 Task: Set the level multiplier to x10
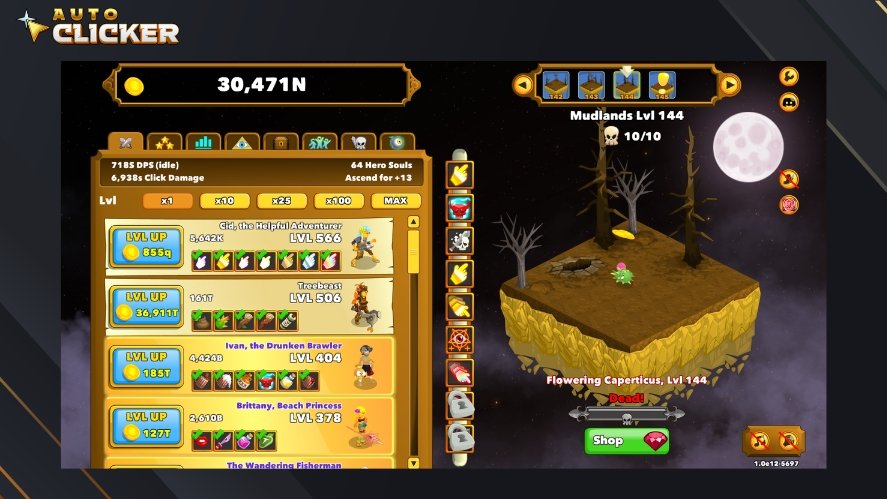coord(225,201)
